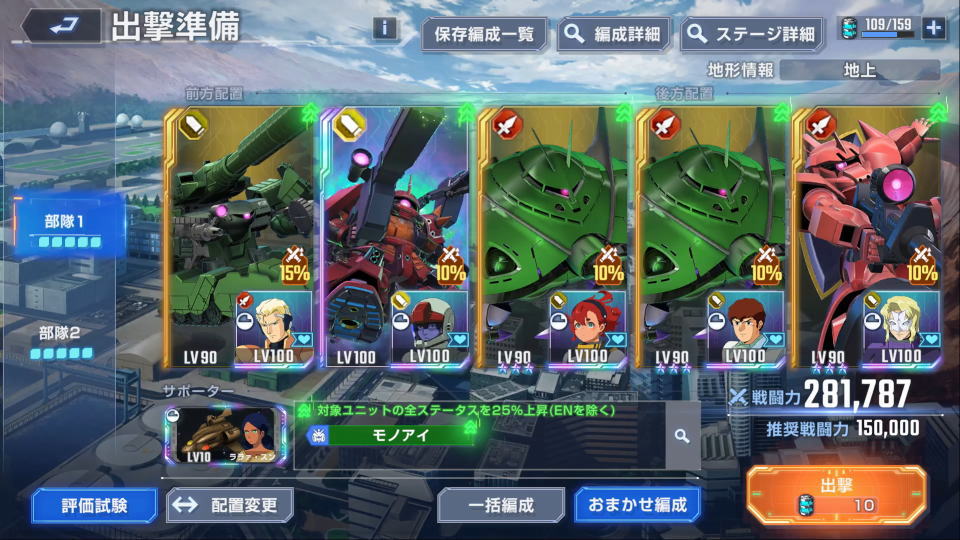
Task: Open the モノアイ supporter effect search magnifier
Action: (682, 436)
